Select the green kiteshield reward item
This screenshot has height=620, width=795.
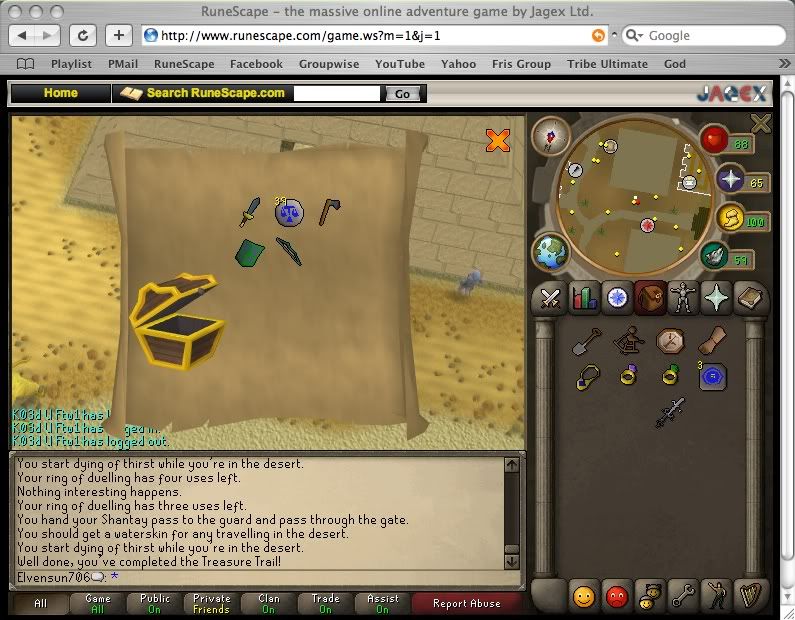point(248,253)
